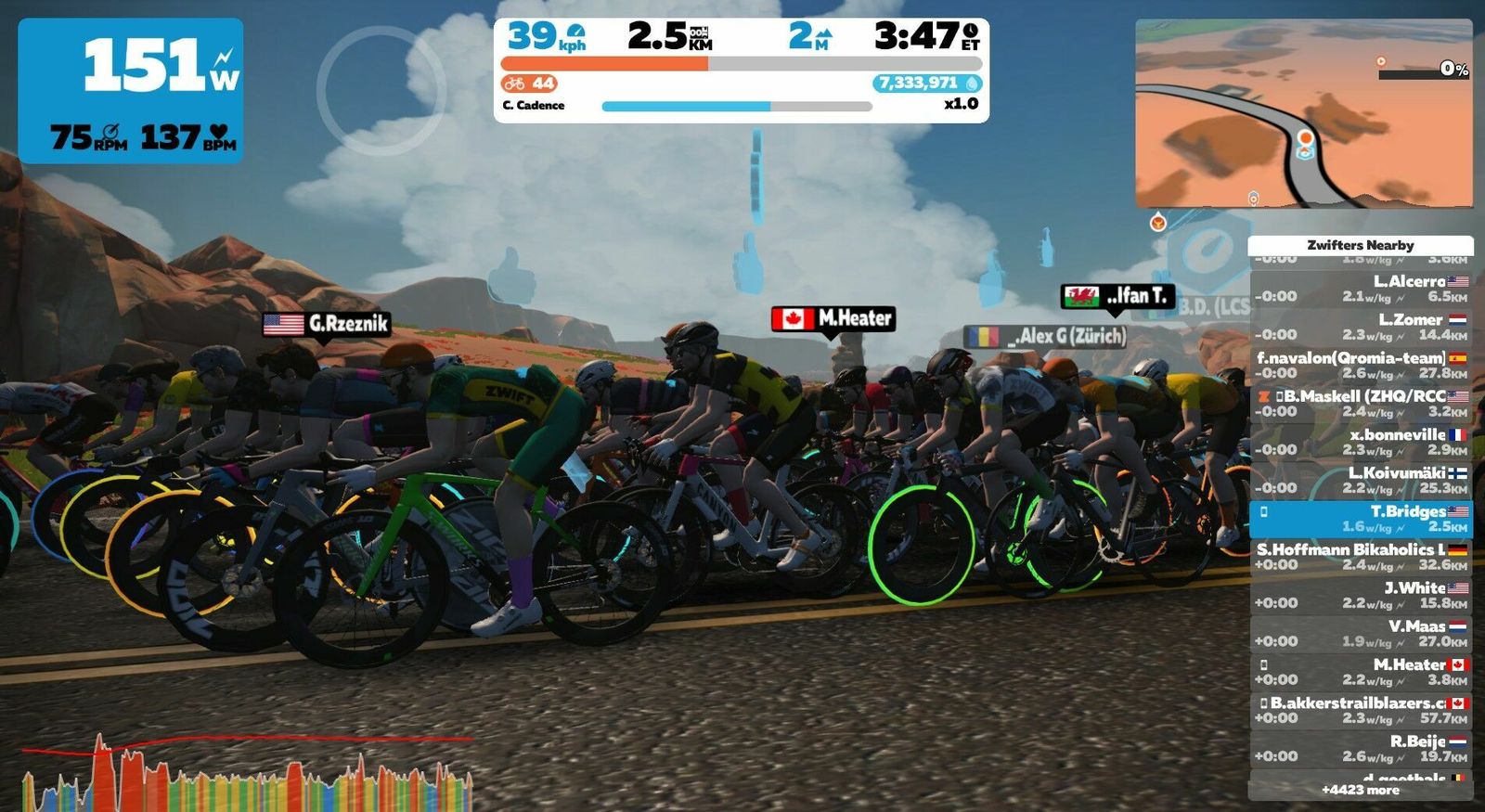Select the B.akkerstrailblazers rider row
This screenshot has height=812, width=1485.
[x=1361, y=710]
